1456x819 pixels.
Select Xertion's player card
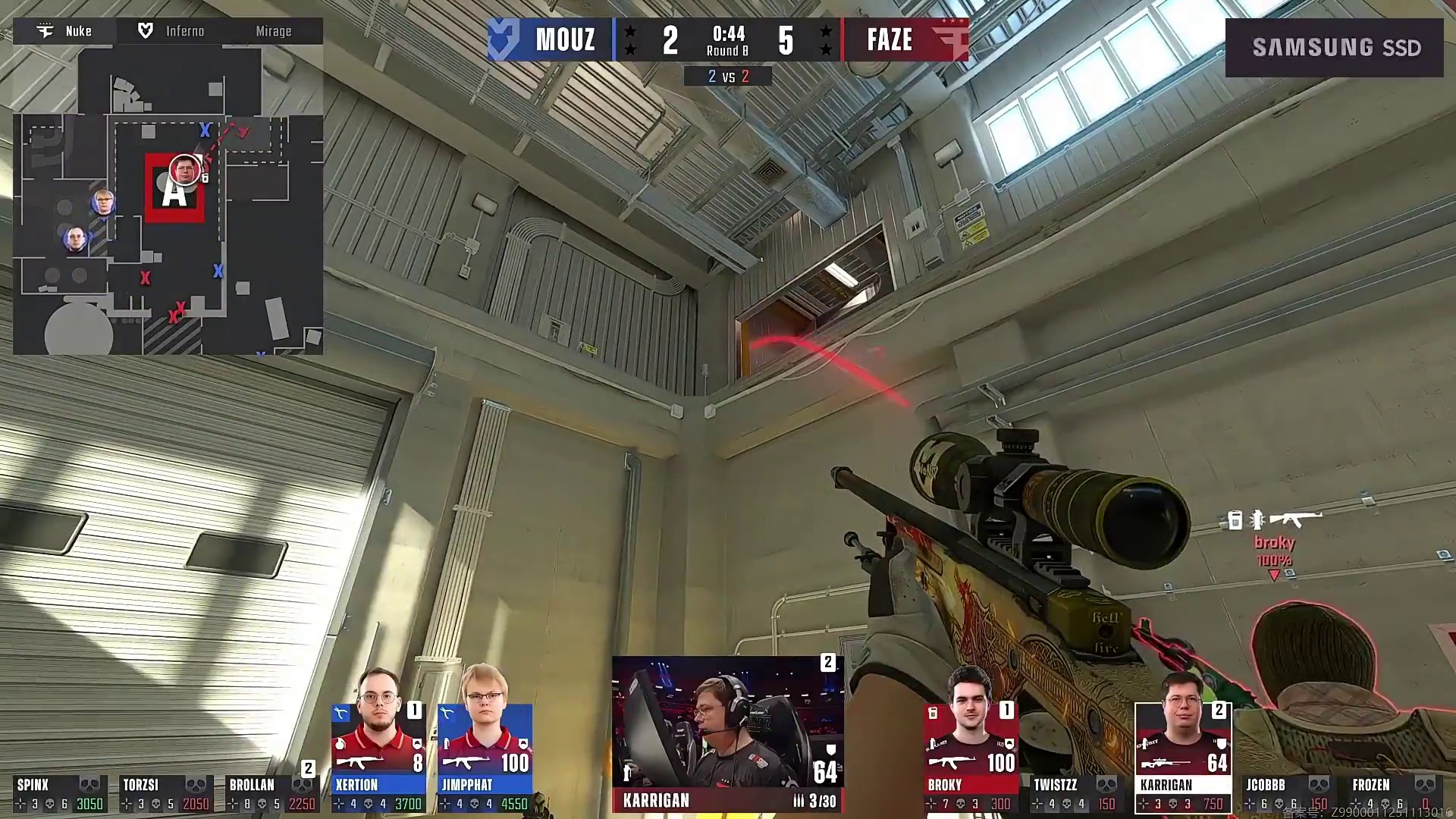tap(378, 758)
